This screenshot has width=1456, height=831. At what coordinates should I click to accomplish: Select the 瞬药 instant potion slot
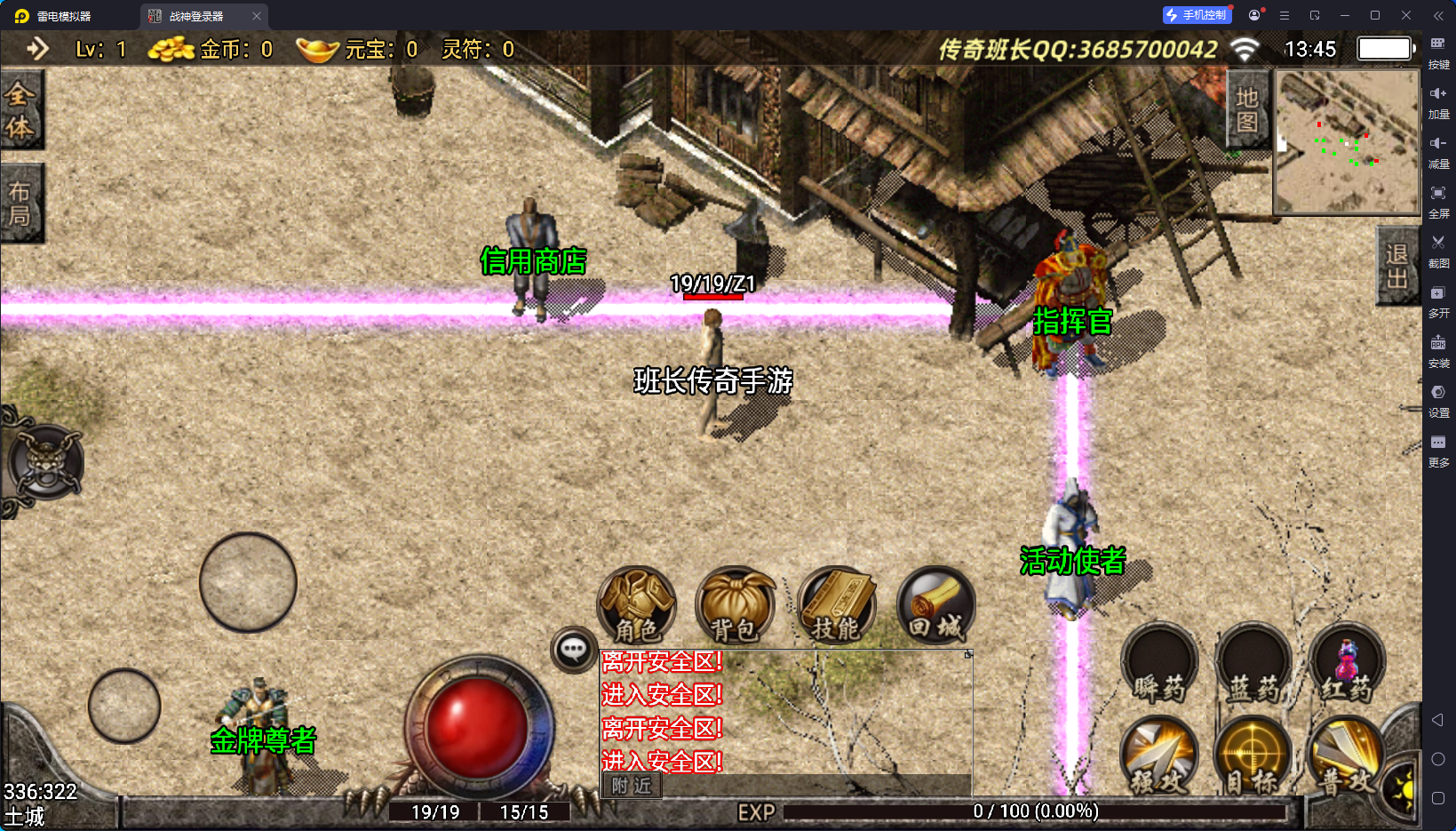(1159, 663)
